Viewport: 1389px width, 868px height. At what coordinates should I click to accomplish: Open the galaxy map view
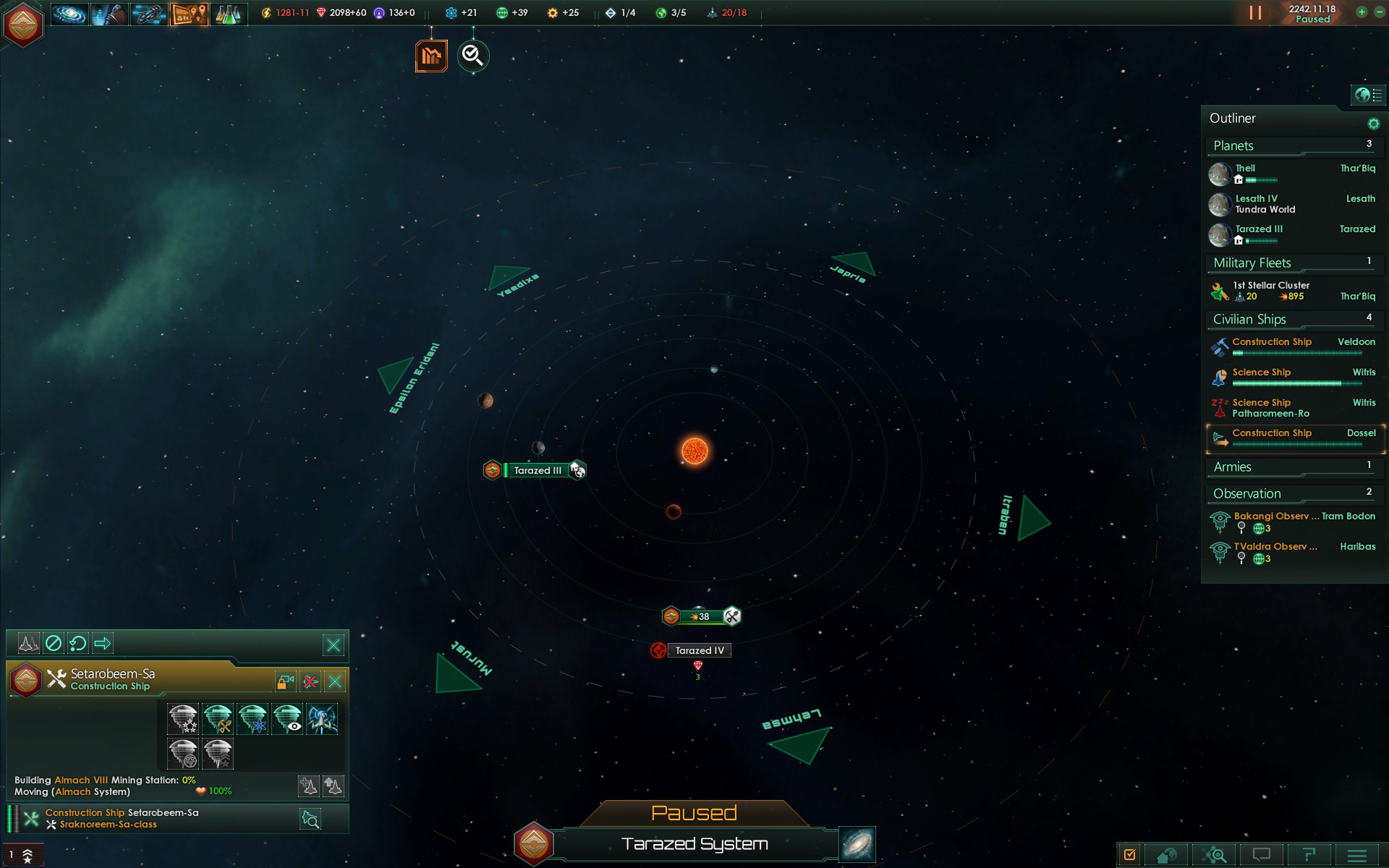(857, 844)
